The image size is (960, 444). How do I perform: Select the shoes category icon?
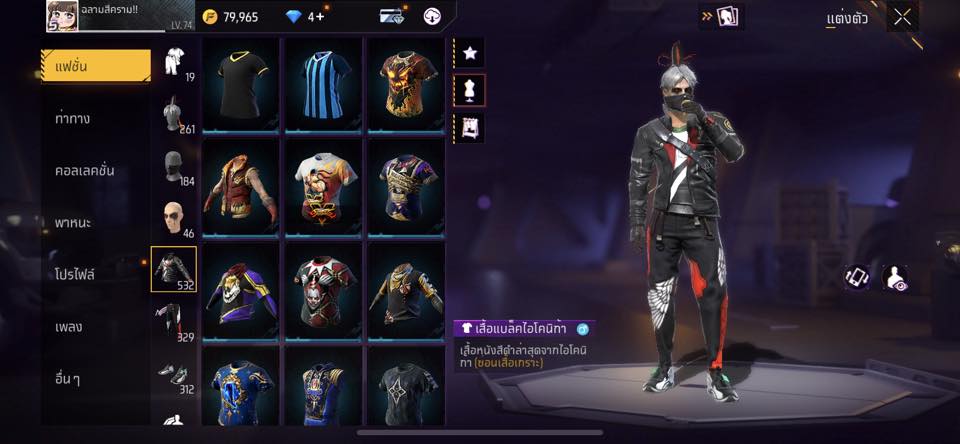[174, 374]
